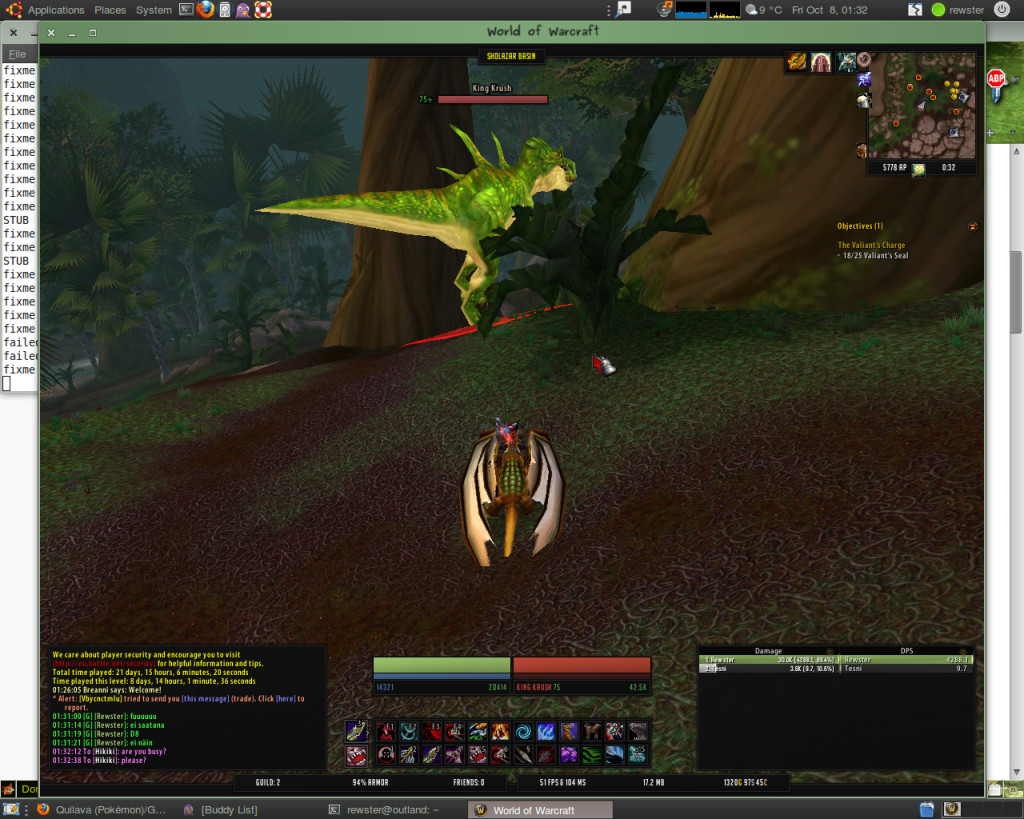This screenshot has width=1024, height=819.
Task: Switch to the Buddy List taskbar window
Action: pyautogui.click(x=228, y=810)
